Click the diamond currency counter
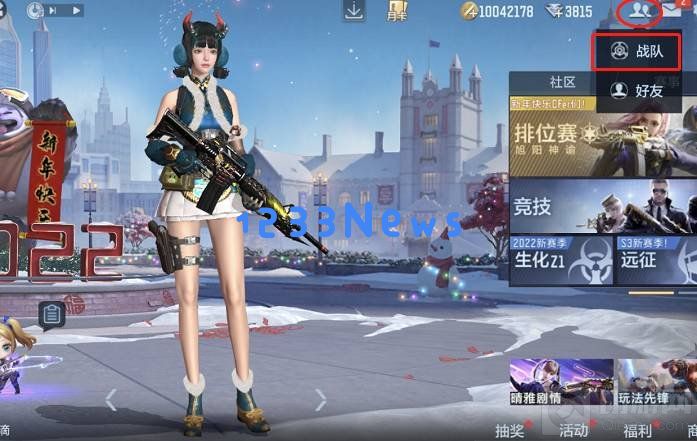Image resolution: width=697 pixels, height=441 pixels. pyautogui.click(x=569, y=12)
